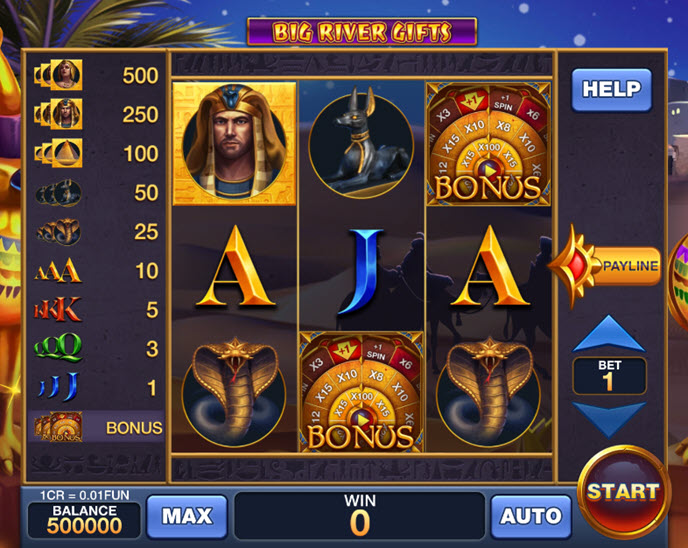The width and height of the screenshot is (688, 548).
Task: Decrease the bet with the down arrow
Action: (608, 418)
